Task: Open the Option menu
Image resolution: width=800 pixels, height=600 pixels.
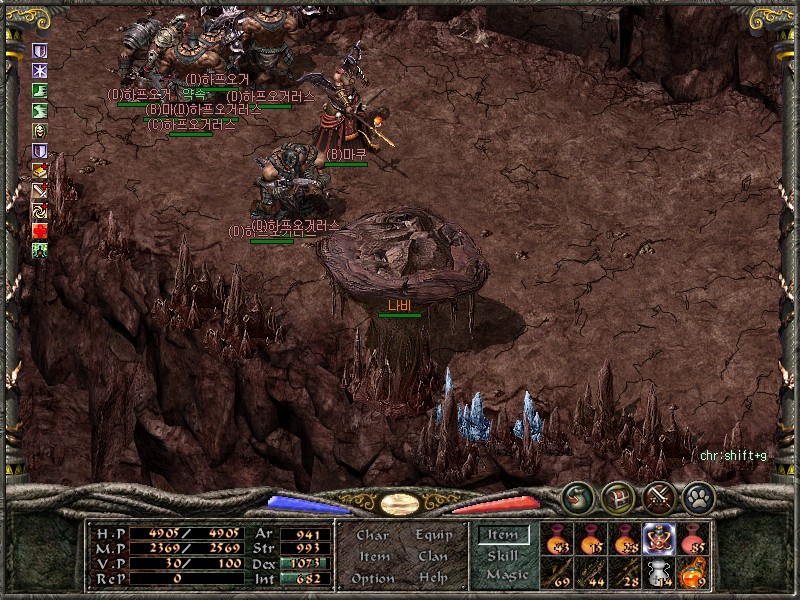Action: coord(372,579)
